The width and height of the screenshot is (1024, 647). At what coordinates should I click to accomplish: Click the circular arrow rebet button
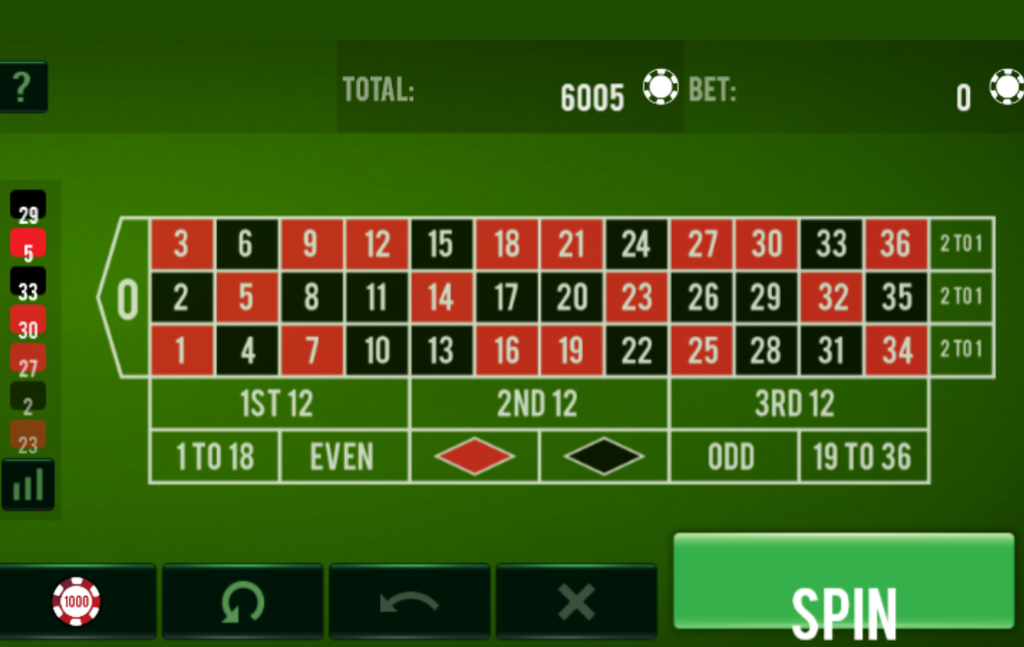point(243,601)
